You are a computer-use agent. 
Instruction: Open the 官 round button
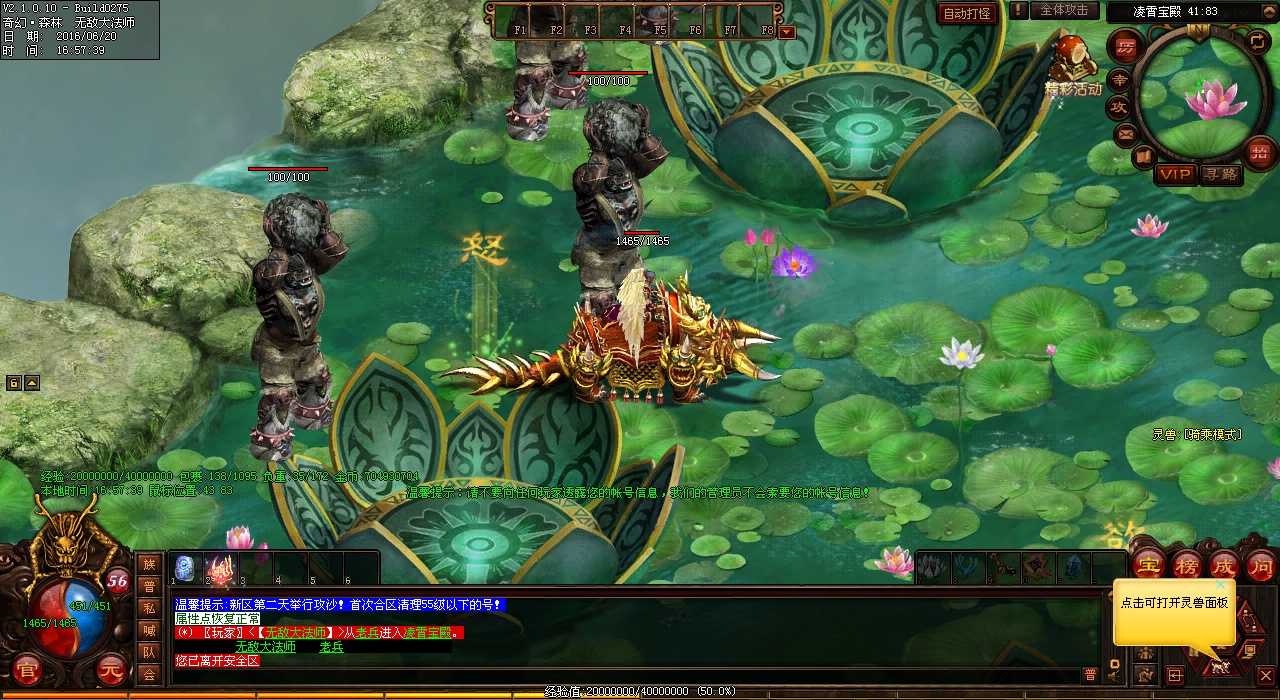28,669
